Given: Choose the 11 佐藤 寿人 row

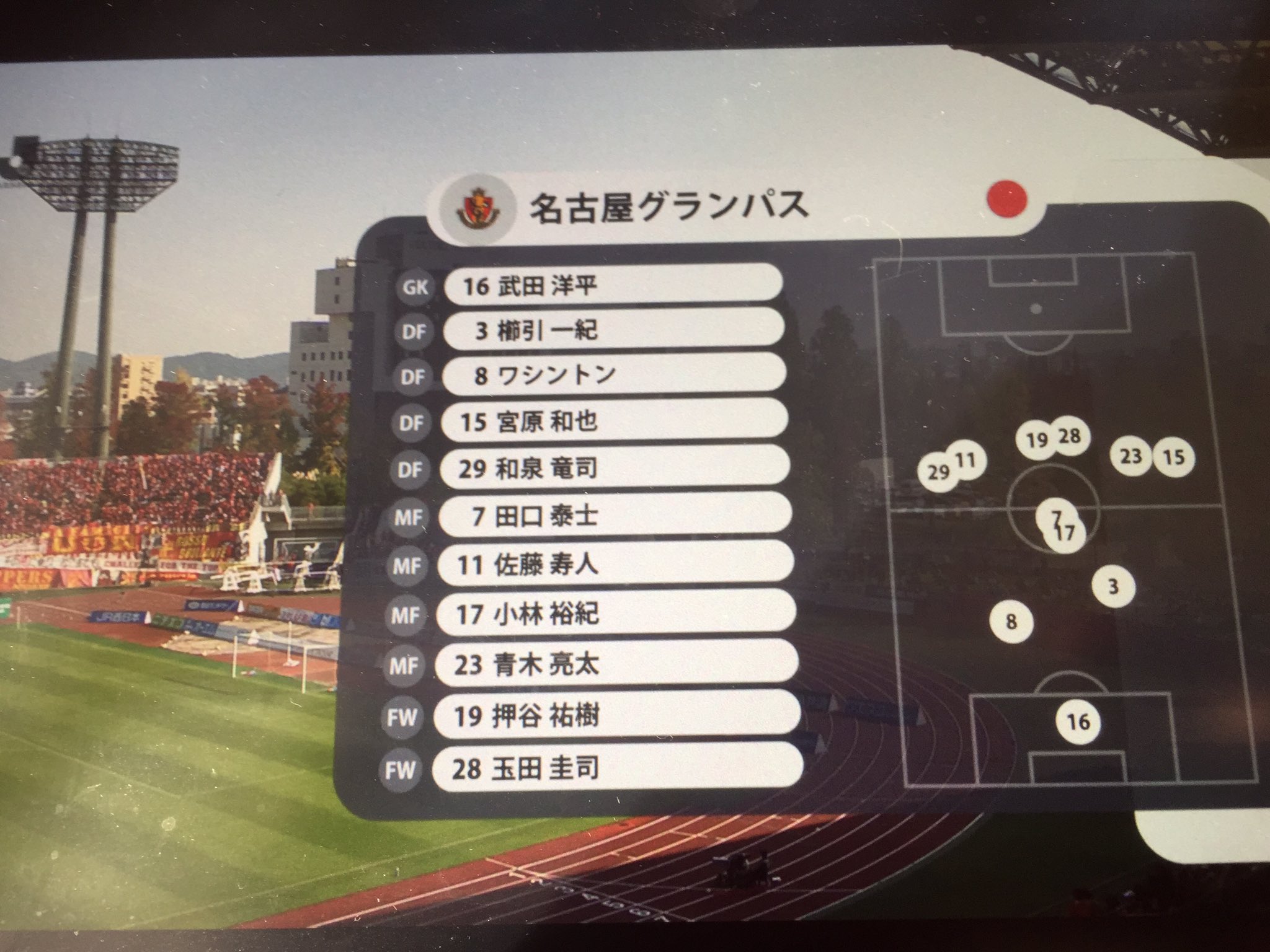Looking at the screenshot, I should pyautogui.click(x=615, y=565).
